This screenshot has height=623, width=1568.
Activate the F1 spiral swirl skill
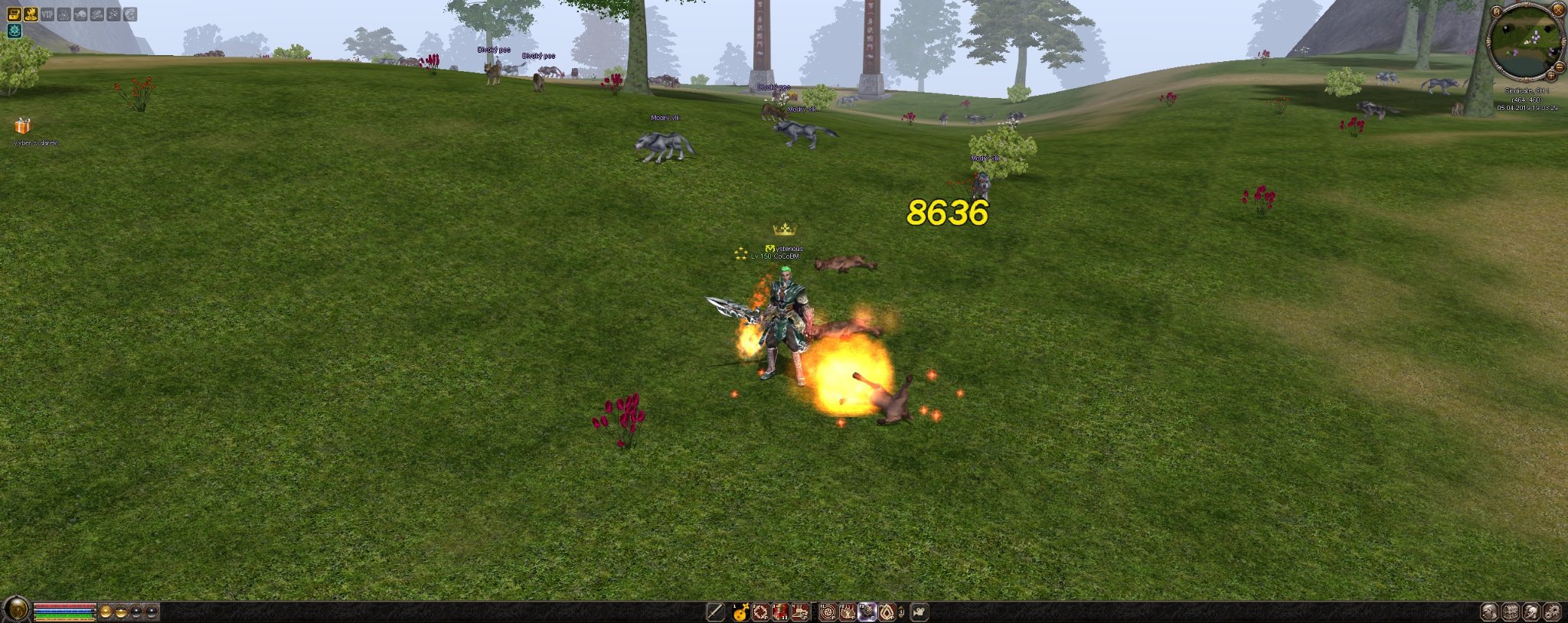point(828,612)
